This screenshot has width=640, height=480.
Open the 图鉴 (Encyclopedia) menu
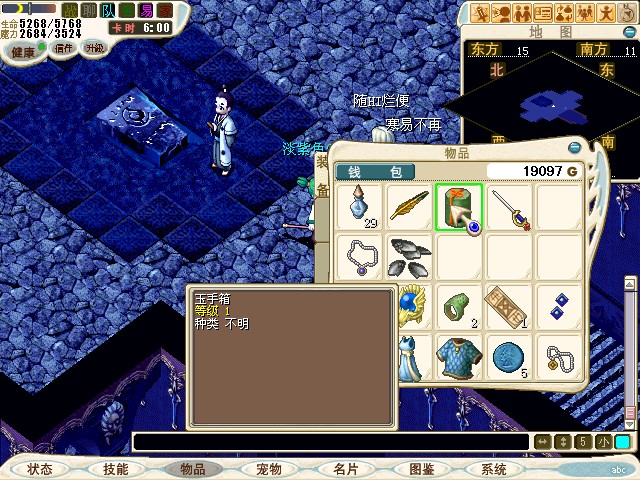pyautogui.click(x=421, y=468)
